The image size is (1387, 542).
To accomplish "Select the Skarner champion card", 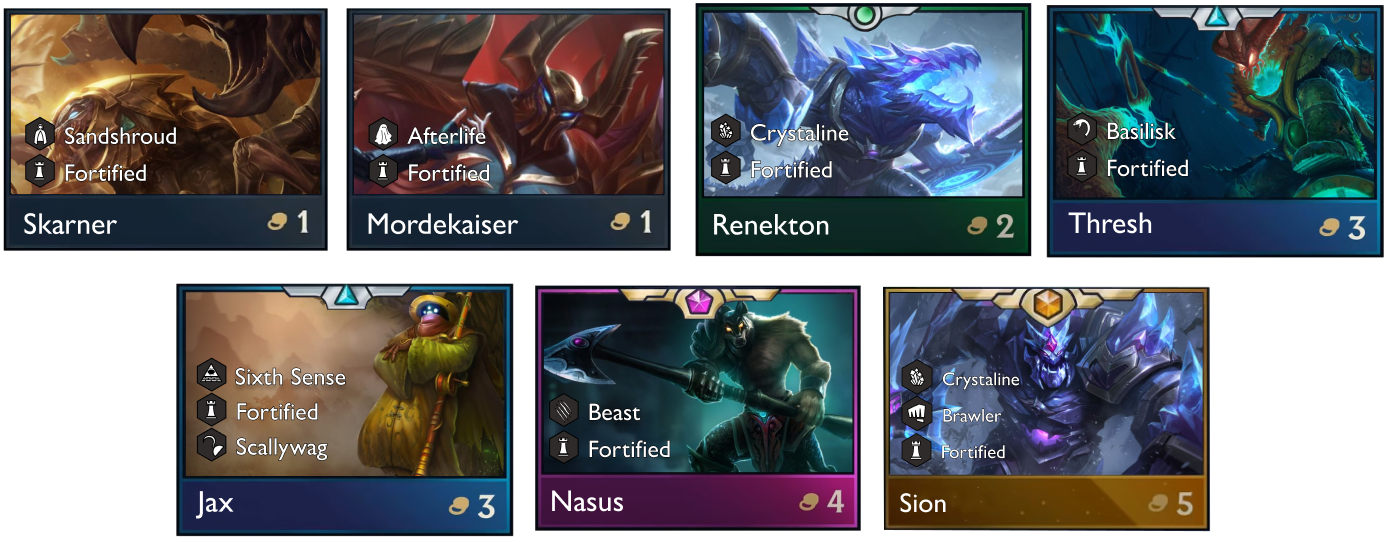I will [166, 128].
